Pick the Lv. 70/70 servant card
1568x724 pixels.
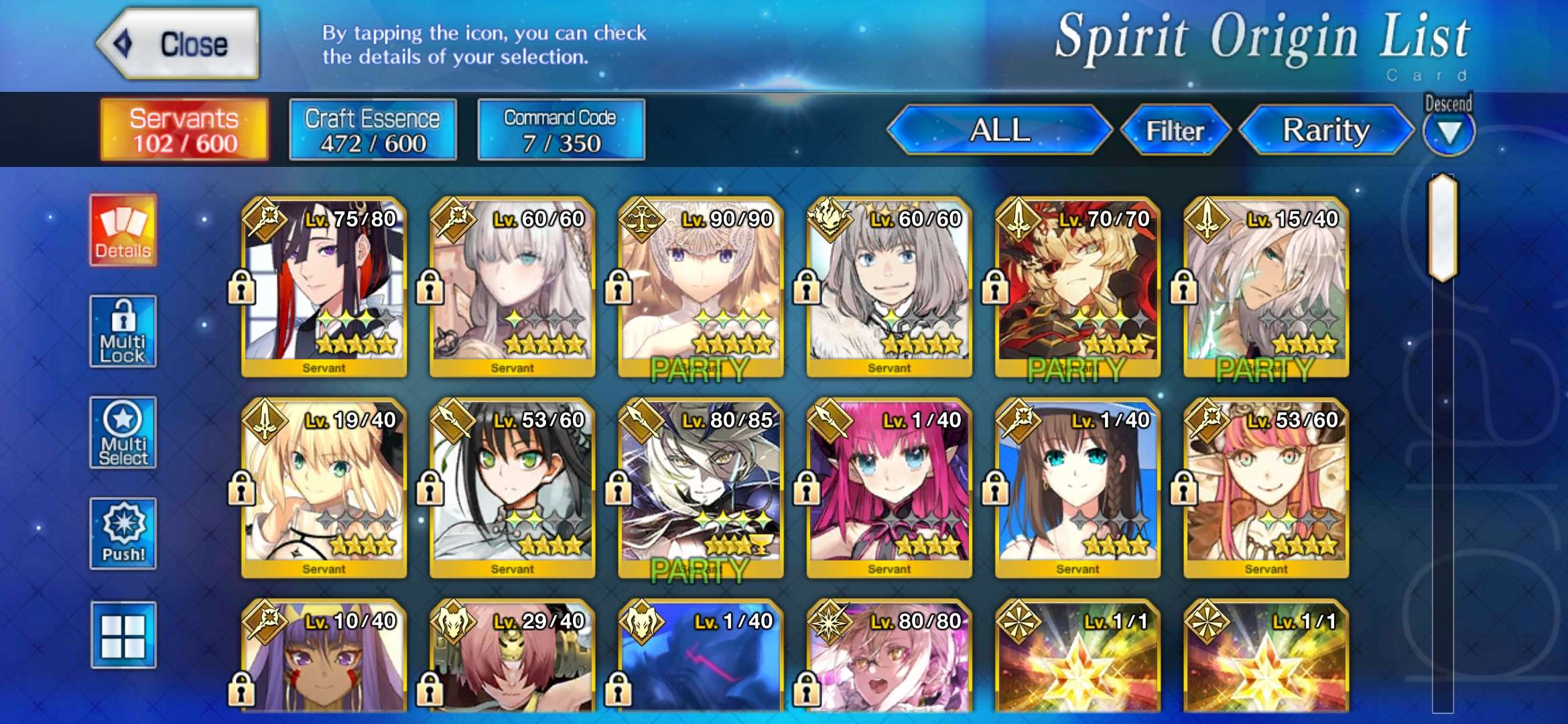1077,287
